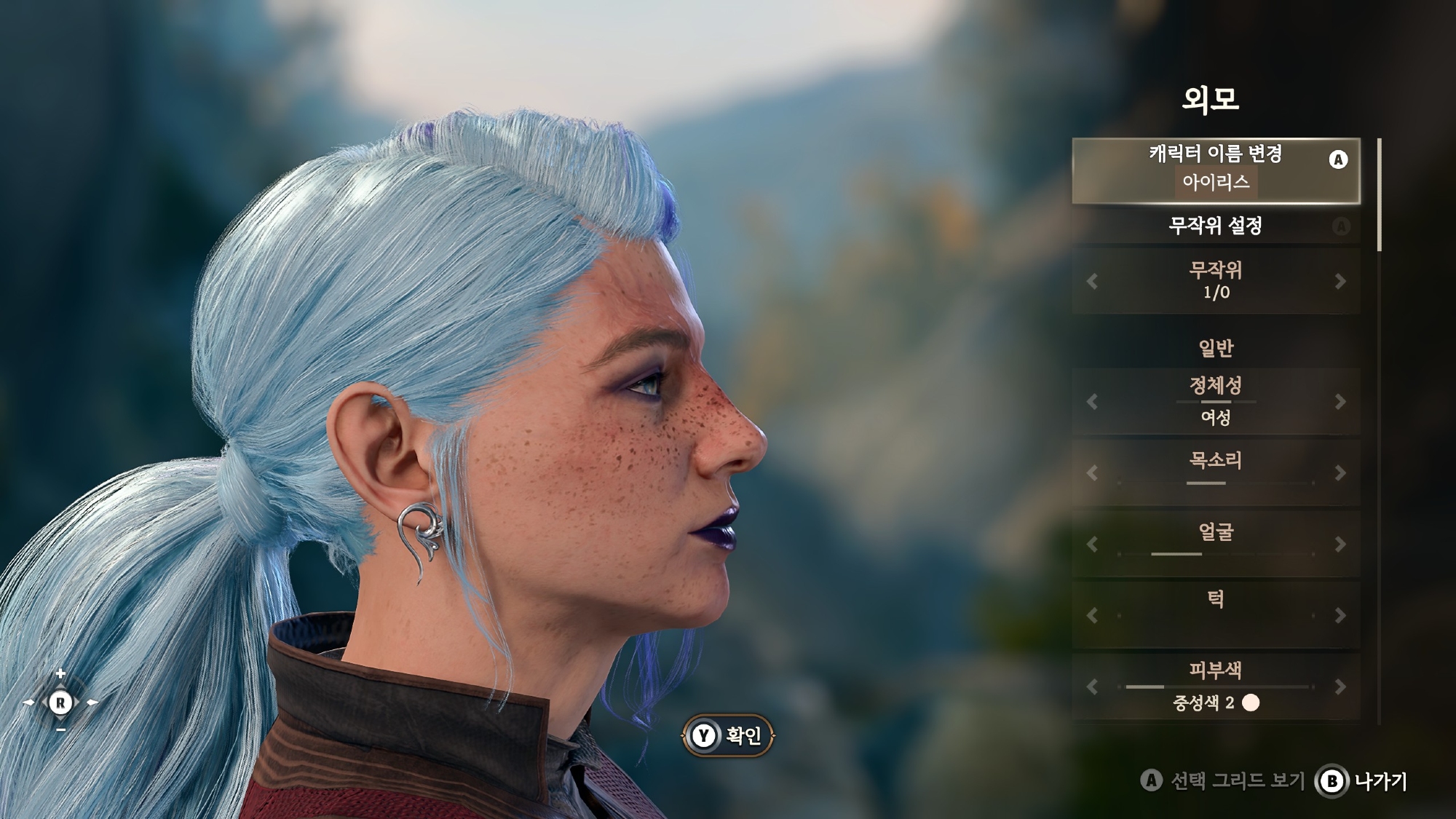
Task: Show the selection grid with 선택 그리드 보기
Action: coord(1223,781)
